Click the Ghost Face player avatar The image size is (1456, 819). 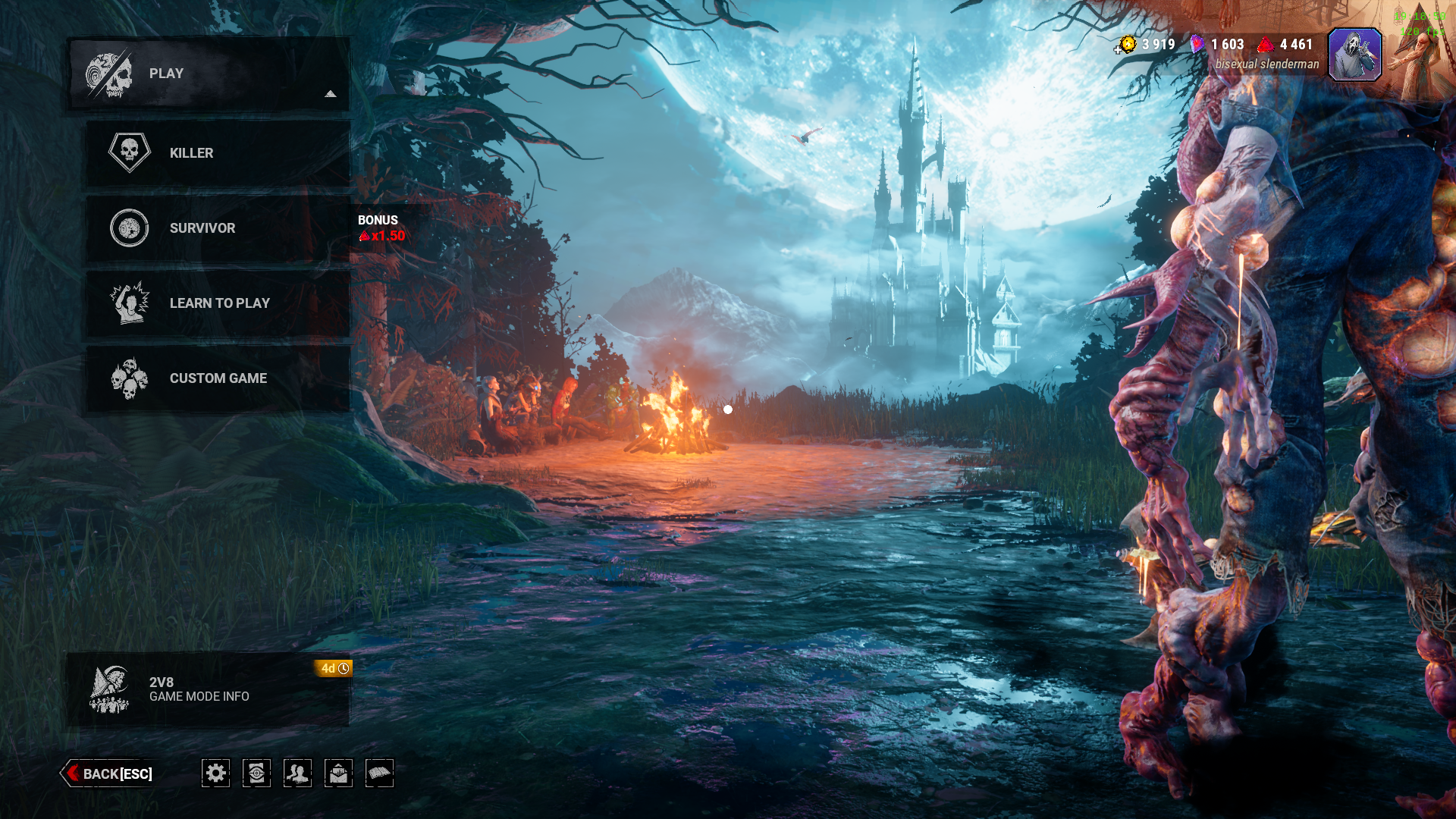(x=1355, y=55)
